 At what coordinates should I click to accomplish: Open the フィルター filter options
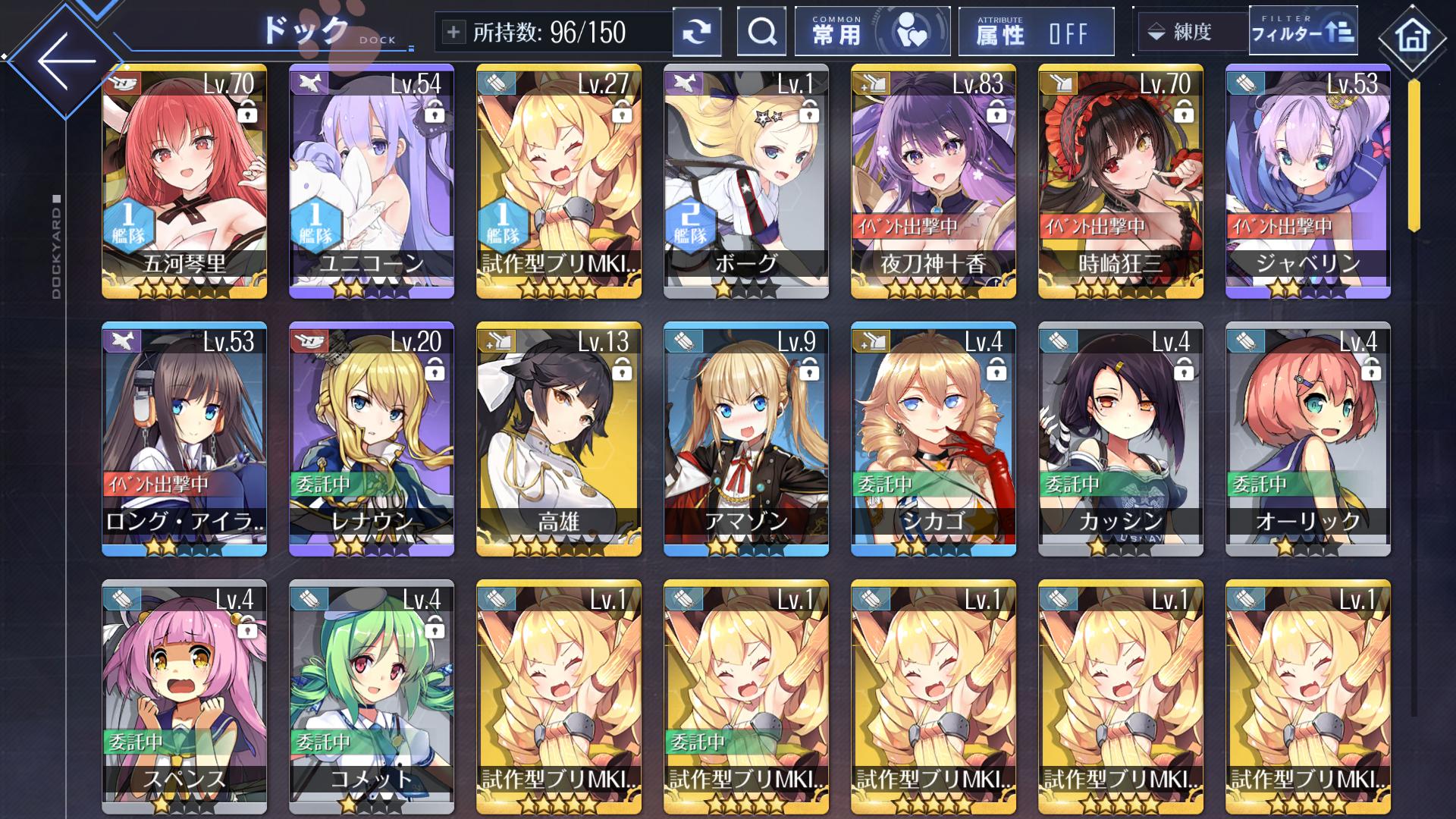(x=1303, y=32)
